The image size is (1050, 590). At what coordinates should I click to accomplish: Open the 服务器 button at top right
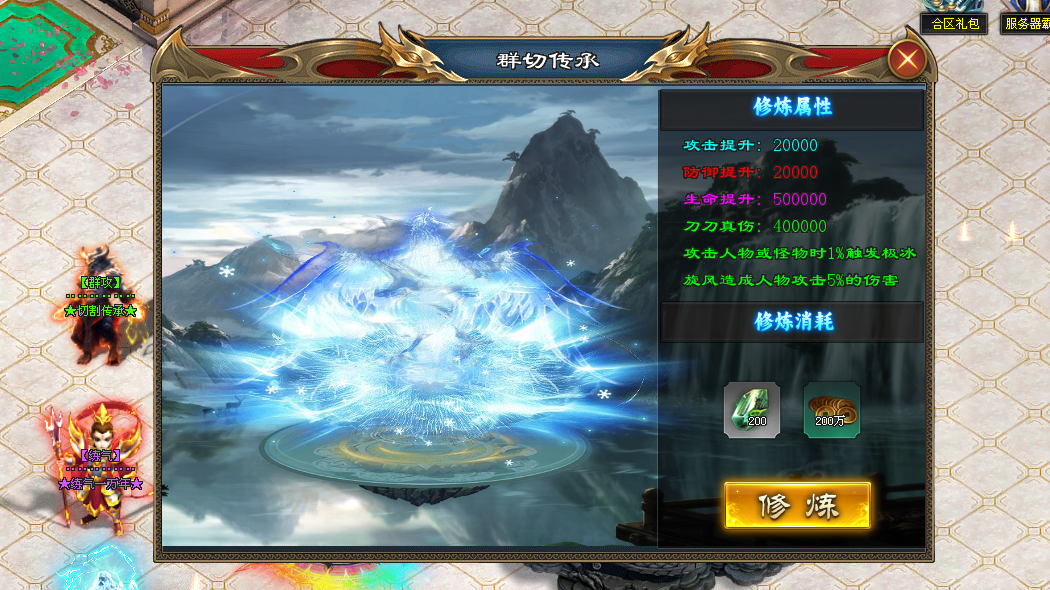pos(1026,23)
